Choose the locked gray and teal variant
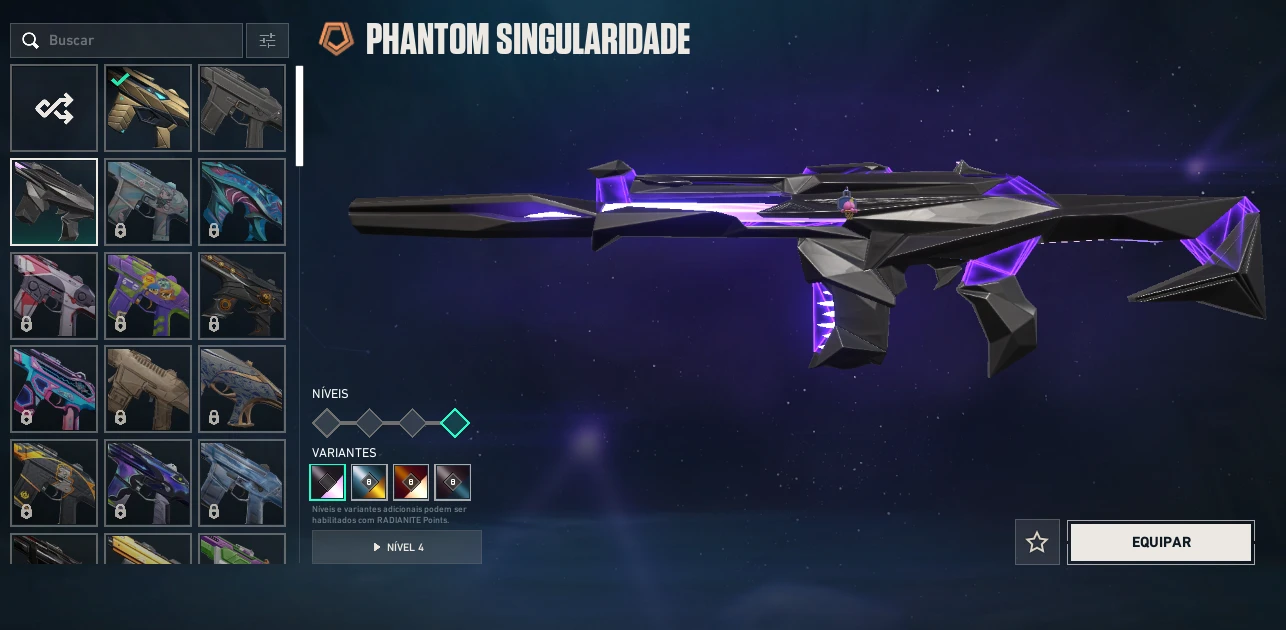Image resolution: width=1286 pixels, height=630 pixels. coord(453,482)
